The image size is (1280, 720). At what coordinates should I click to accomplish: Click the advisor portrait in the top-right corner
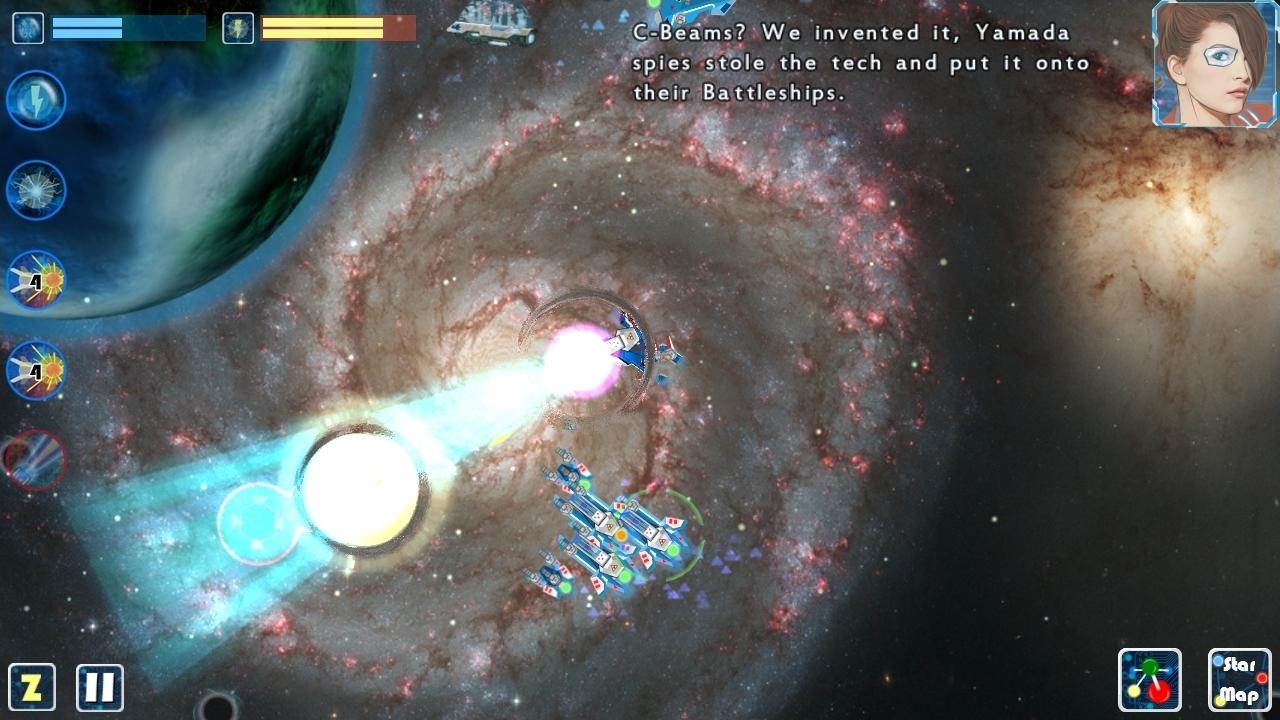click(x=1211, y=62)
